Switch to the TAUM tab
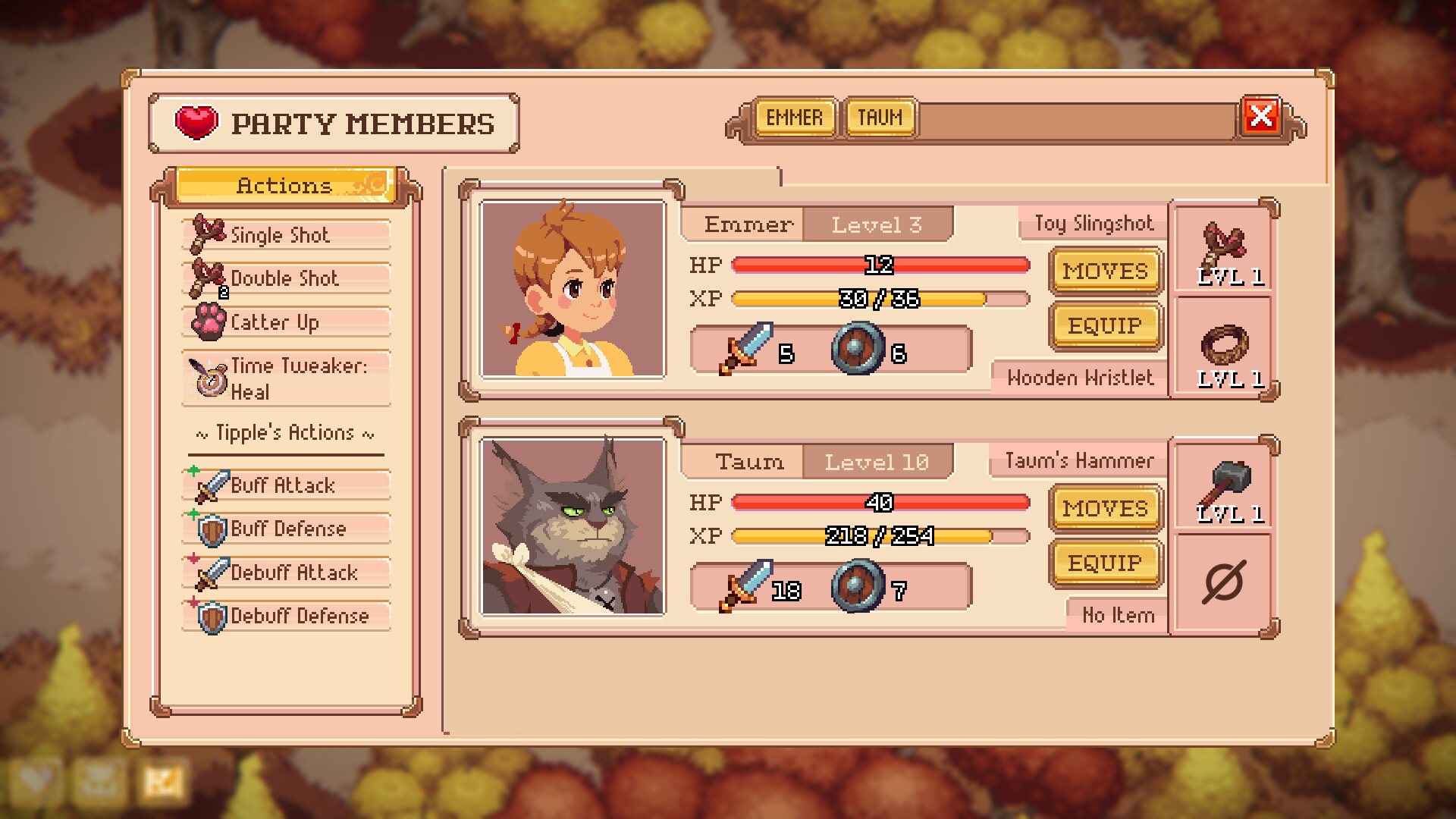Screen dimensions: 1456x819 880,118
